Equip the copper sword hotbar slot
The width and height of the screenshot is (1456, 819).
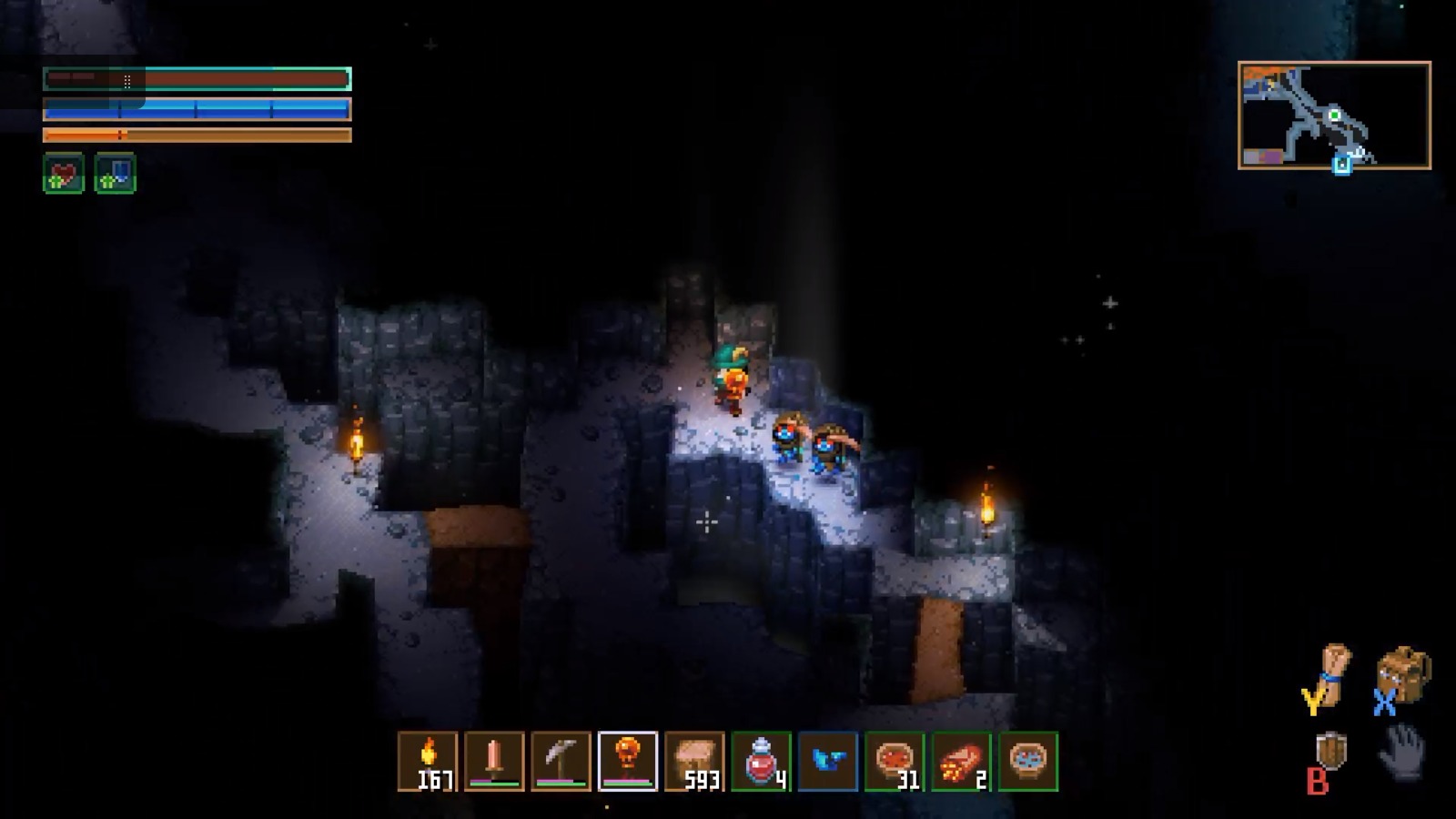pos(494,761)
